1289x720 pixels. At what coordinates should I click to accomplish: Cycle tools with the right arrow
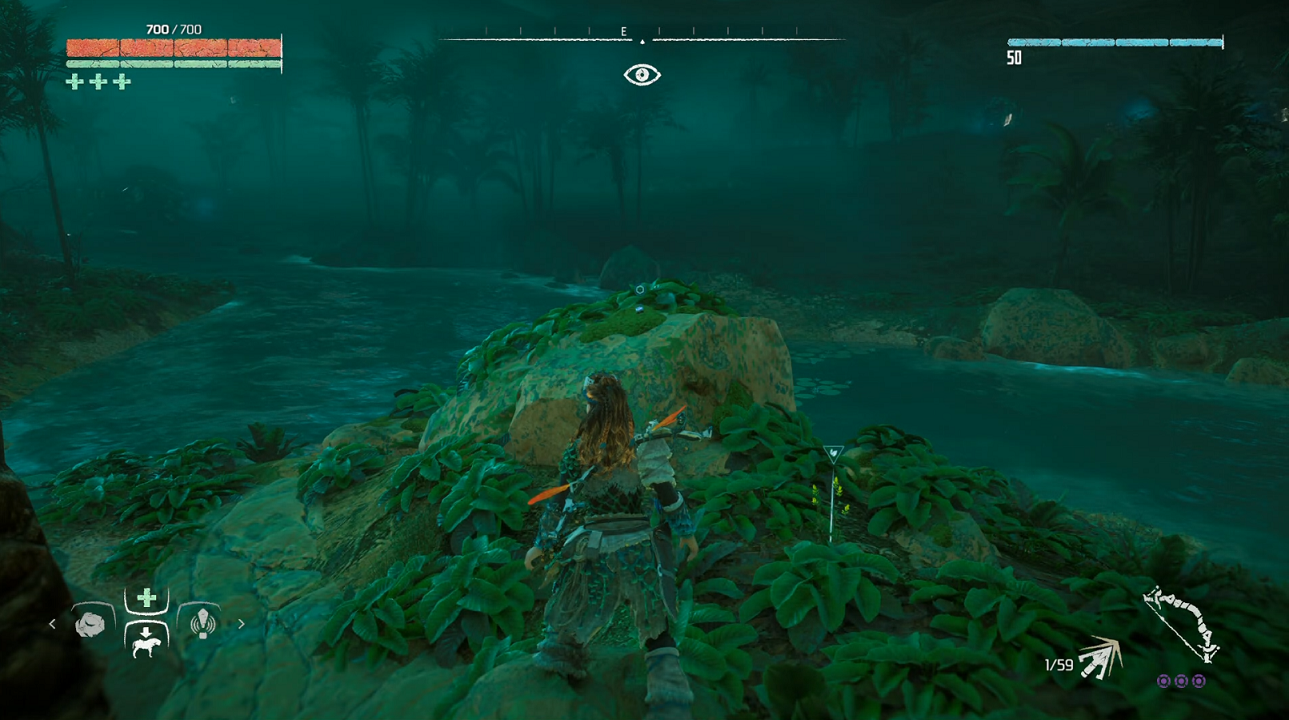click(241, 624)
